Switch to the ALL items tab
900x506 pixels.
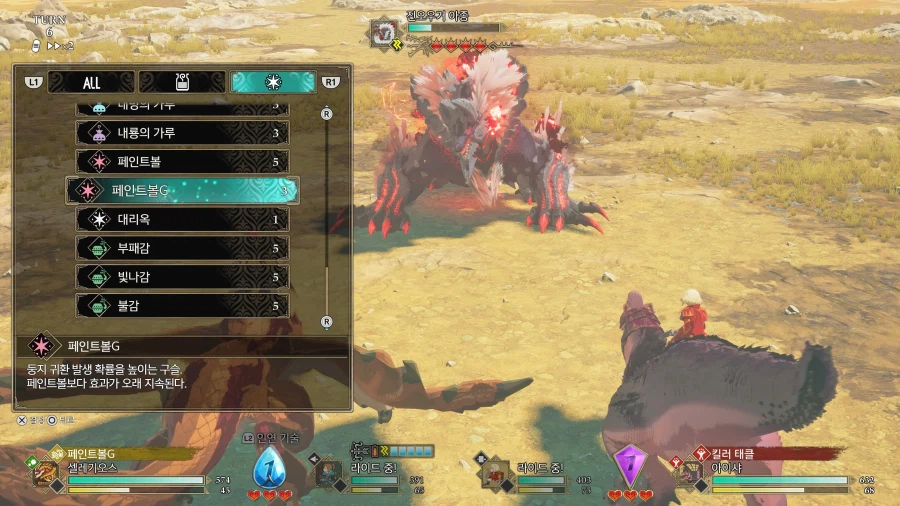click(x=91, y=82)
